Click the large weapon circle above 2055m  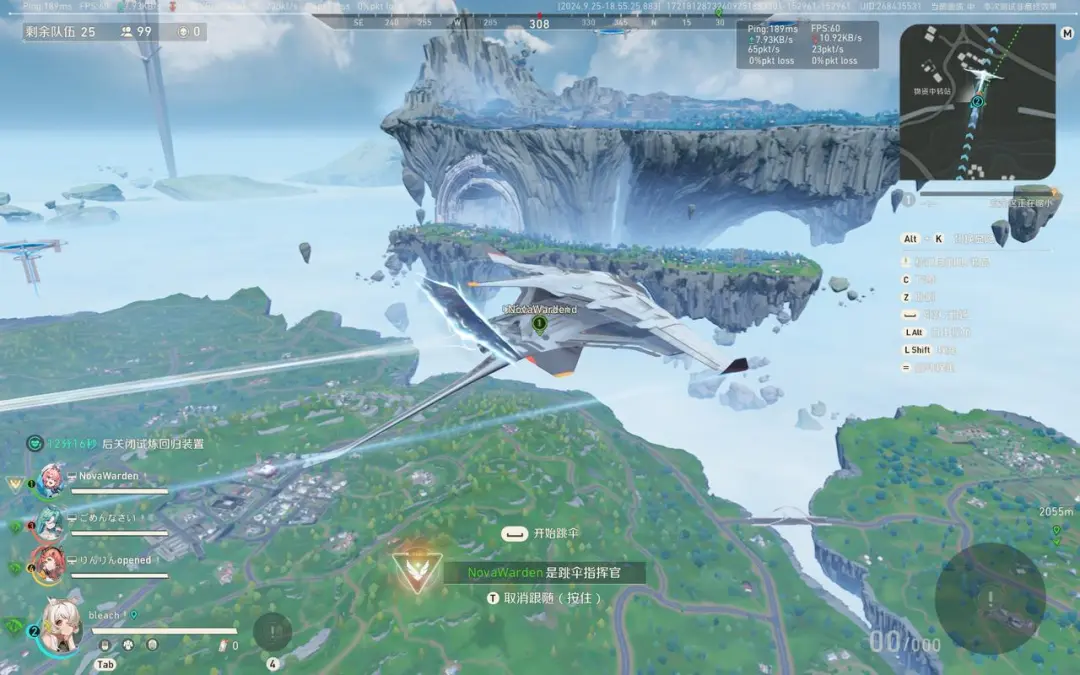989,598
